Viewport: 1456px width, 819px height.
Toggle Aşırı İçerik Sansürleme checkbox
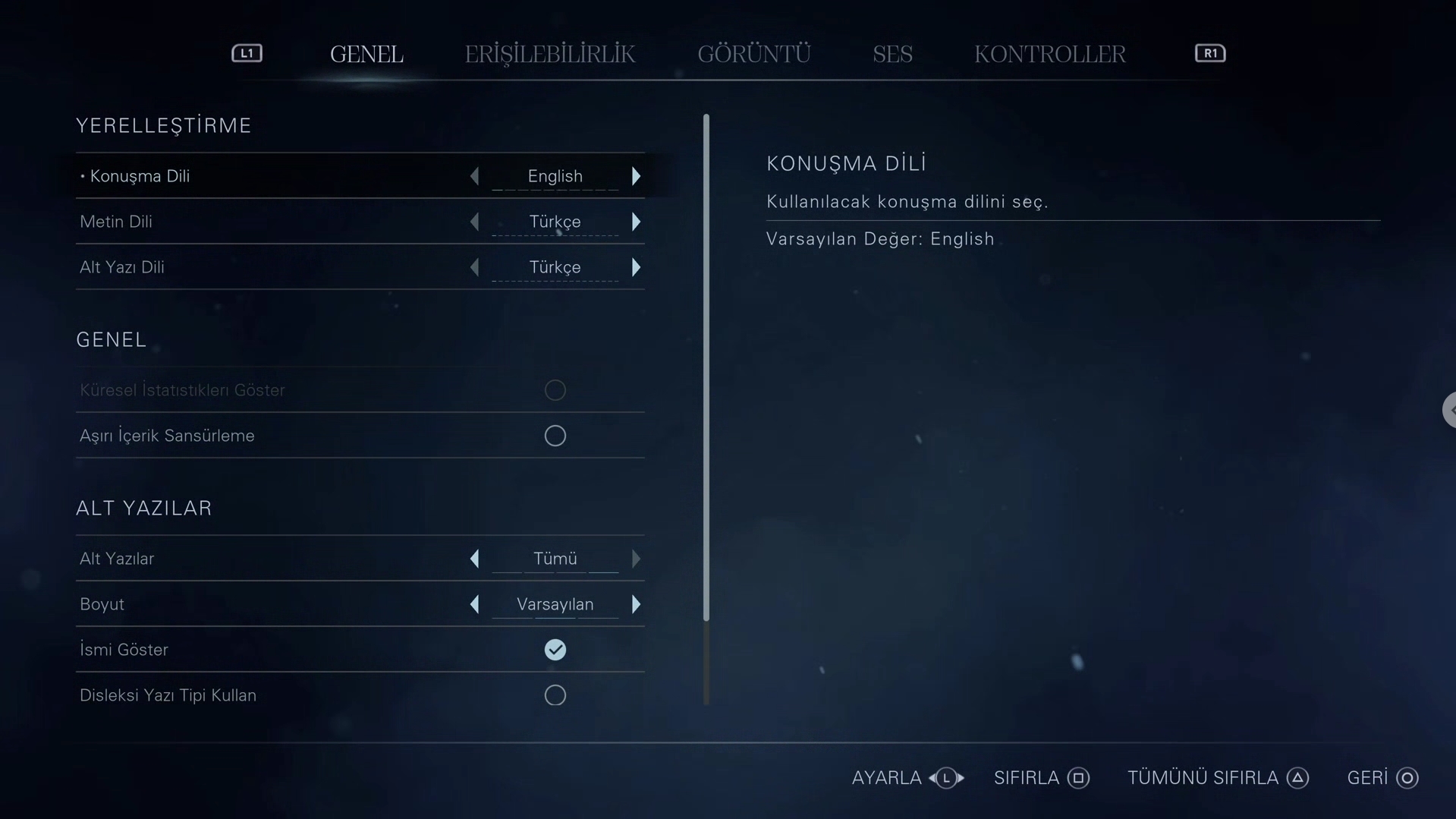pos(555,436)
